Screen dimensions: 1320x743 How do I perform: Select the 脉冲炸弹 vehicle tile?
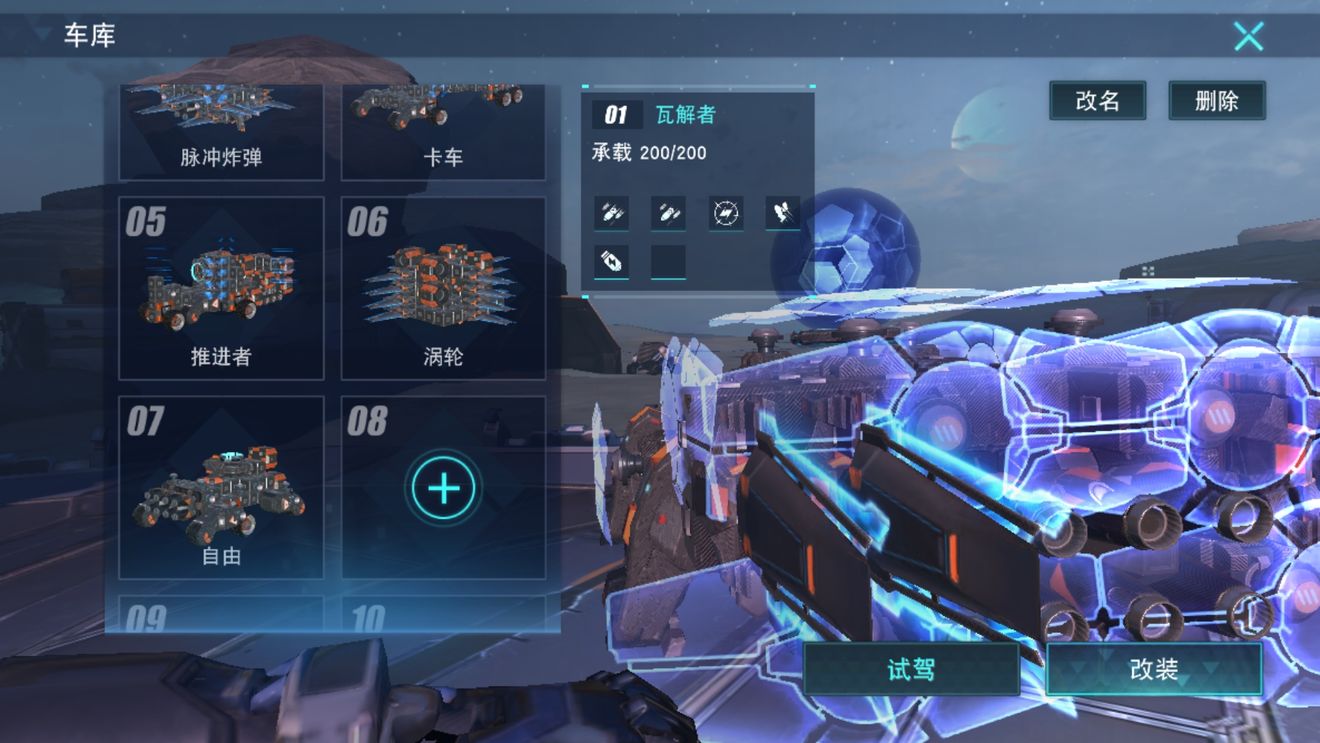click(221, 134)
